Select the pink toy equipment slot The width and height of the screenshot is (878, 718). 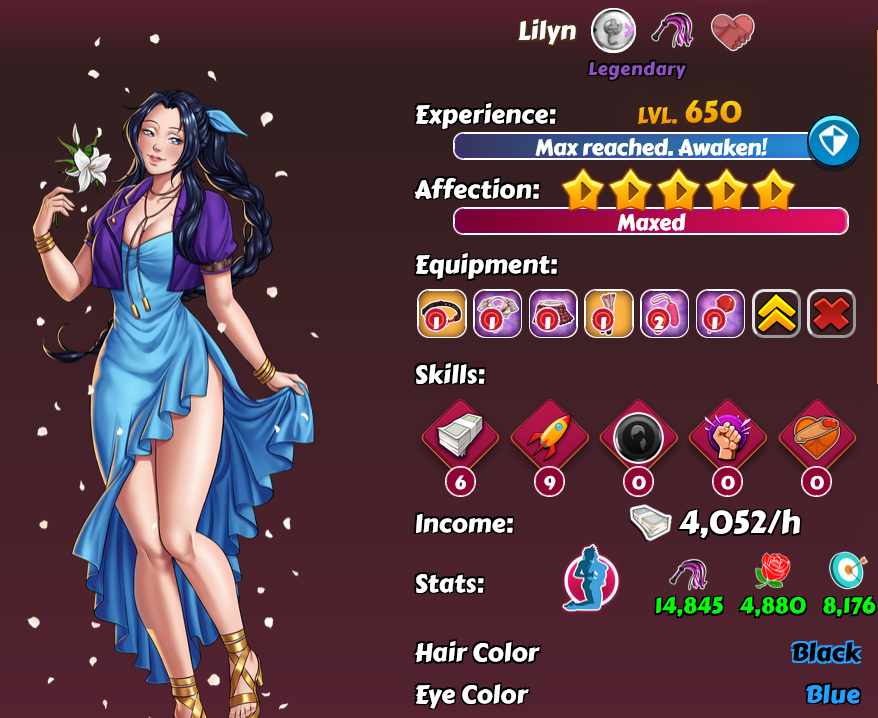coord(664,313)
